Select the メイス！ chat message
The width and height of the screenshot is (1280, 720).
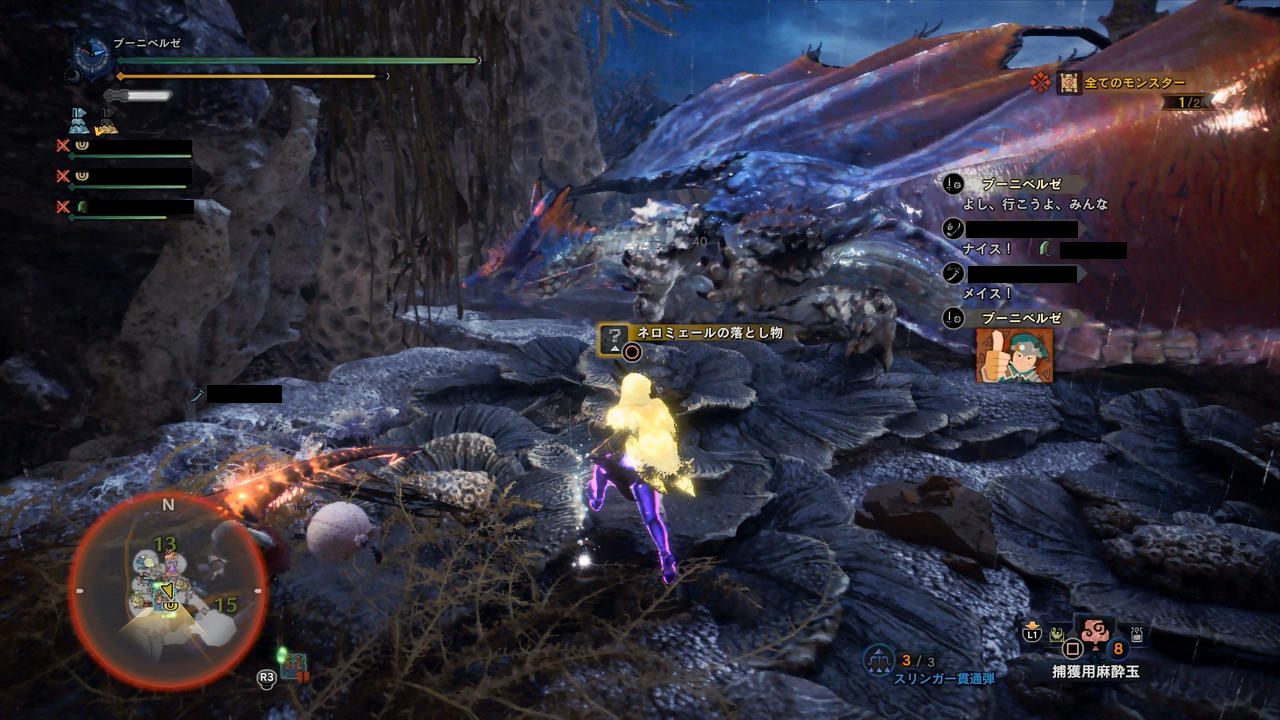click(x=987, y=294)
